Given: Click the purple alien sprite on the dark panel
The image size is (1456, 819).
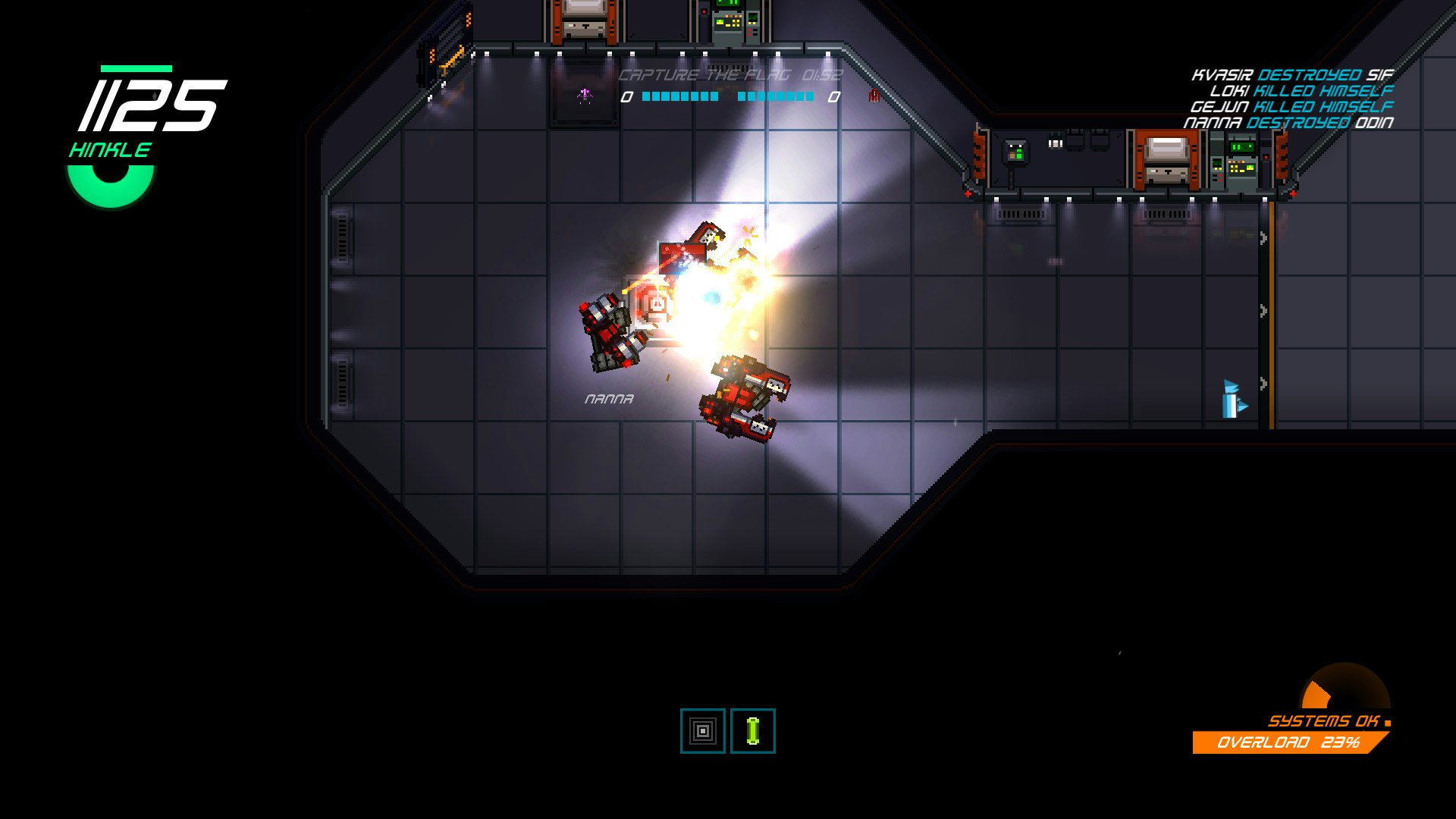Looking at the screenshot, I should click(584, 95).
